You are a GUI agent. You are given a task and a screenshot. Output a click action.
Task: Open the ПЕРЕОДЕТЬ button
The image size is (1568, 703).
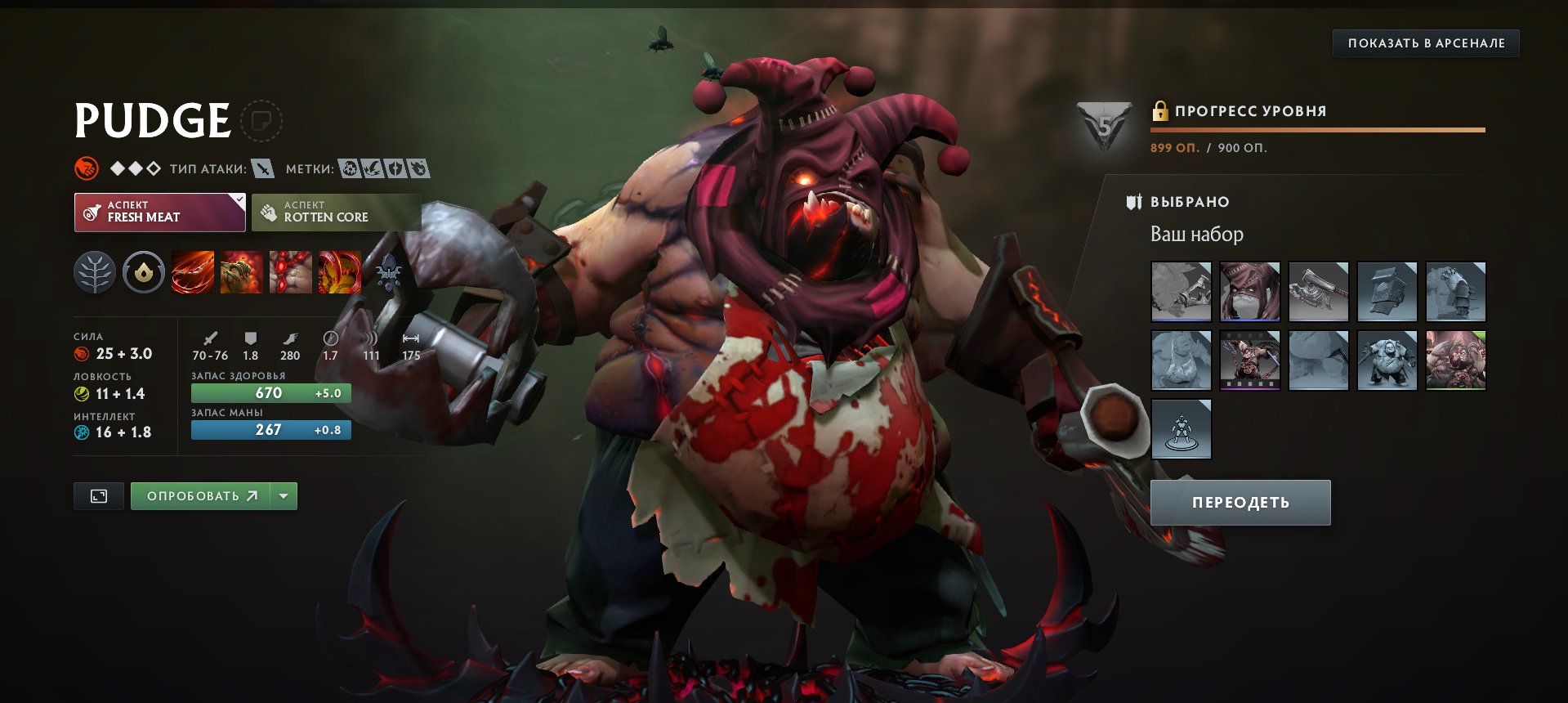point(1240,502)
